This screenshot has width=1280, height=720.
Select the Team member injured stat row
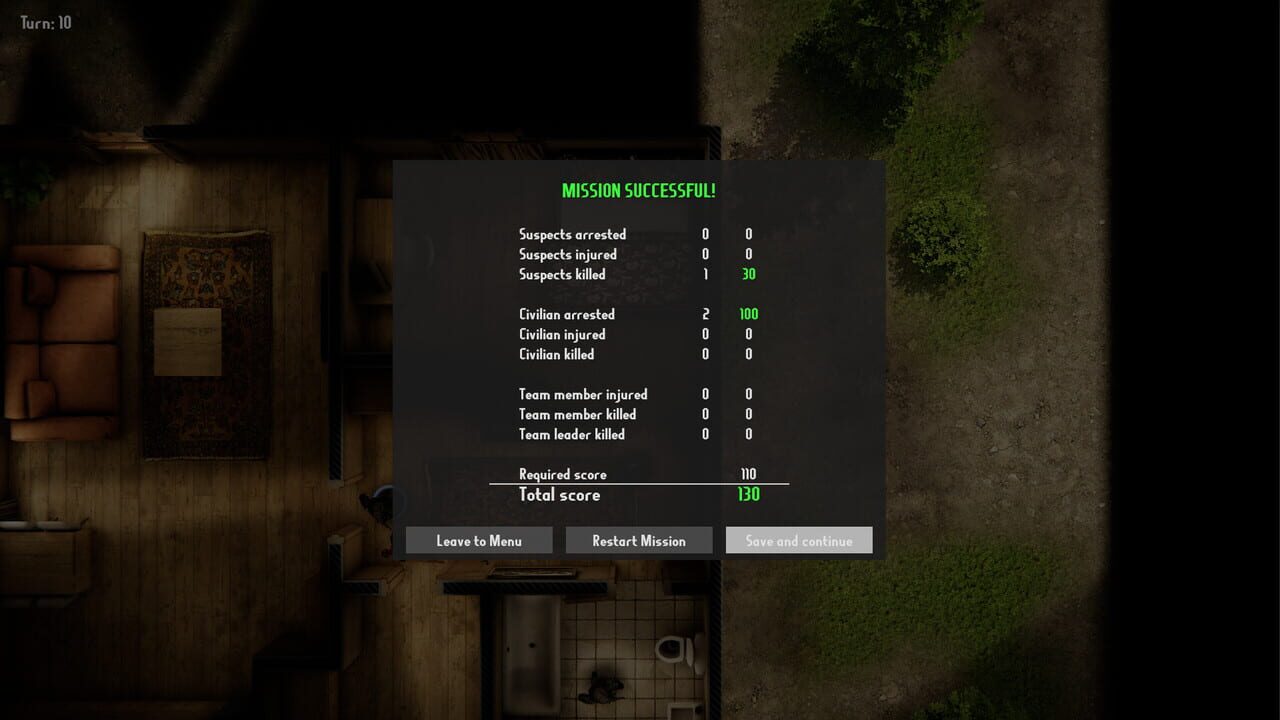click(582, 394)
